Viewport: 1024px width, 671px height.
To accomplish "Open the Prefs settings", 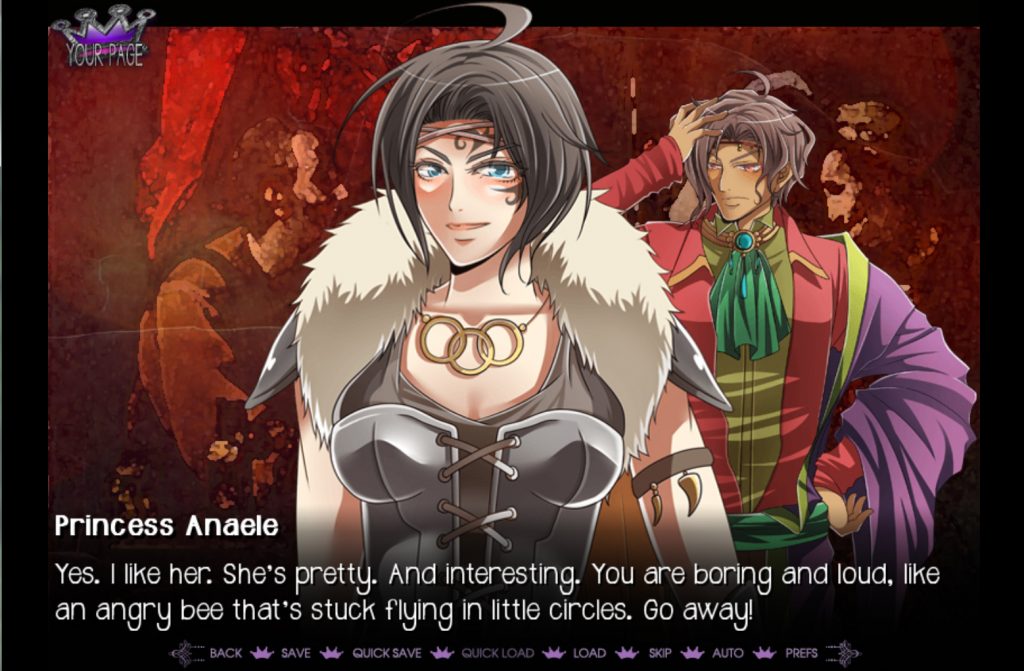I will click(802, 653).
